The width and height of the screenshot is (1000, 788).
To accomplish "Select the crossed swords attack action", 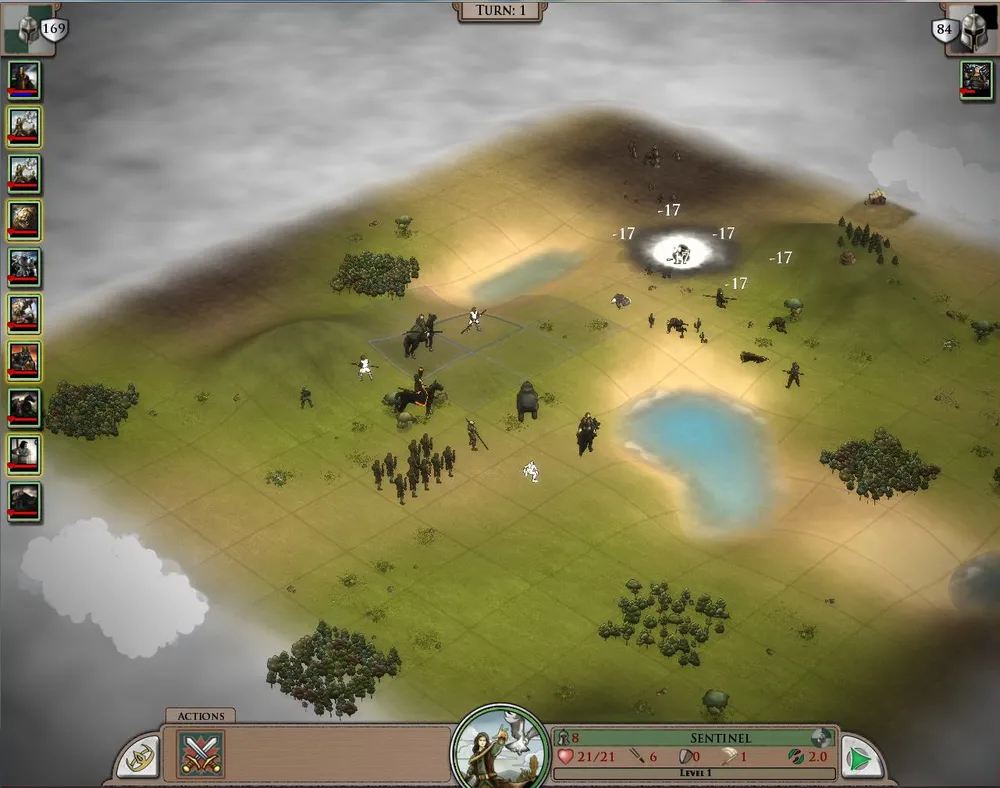I will click(201, 753).
